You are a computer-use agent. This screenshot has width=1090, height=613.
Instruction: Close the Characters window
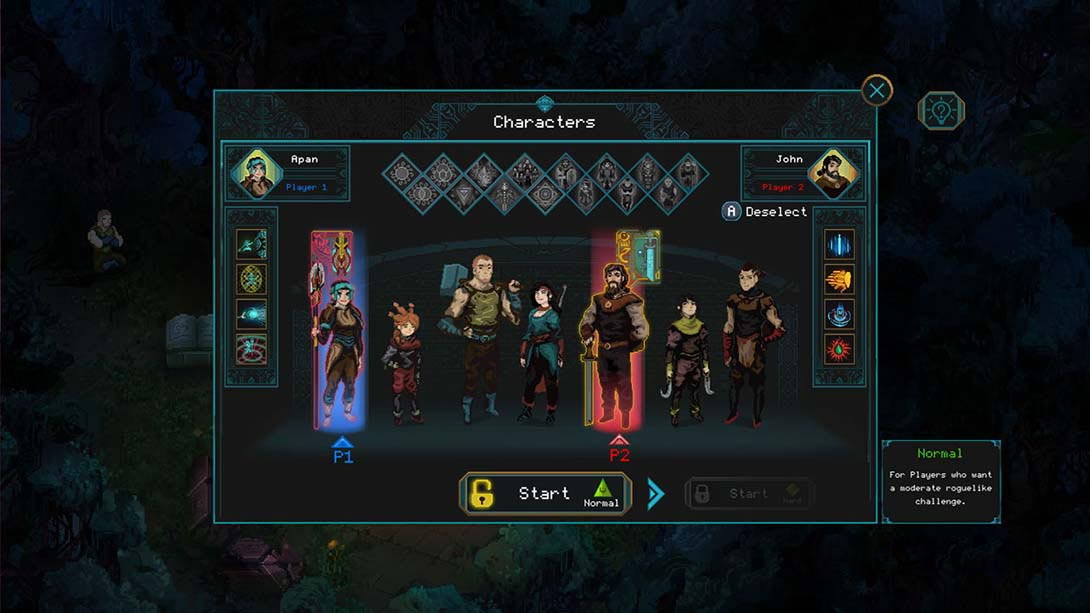[x=877, y=91]
